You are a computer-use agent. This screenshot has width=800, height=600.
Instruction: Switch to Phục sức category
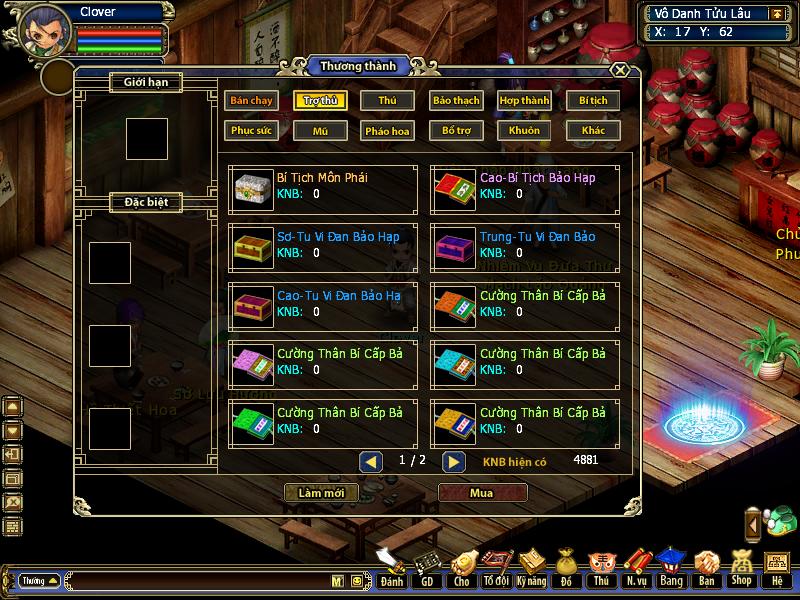[x=252, y=130]
